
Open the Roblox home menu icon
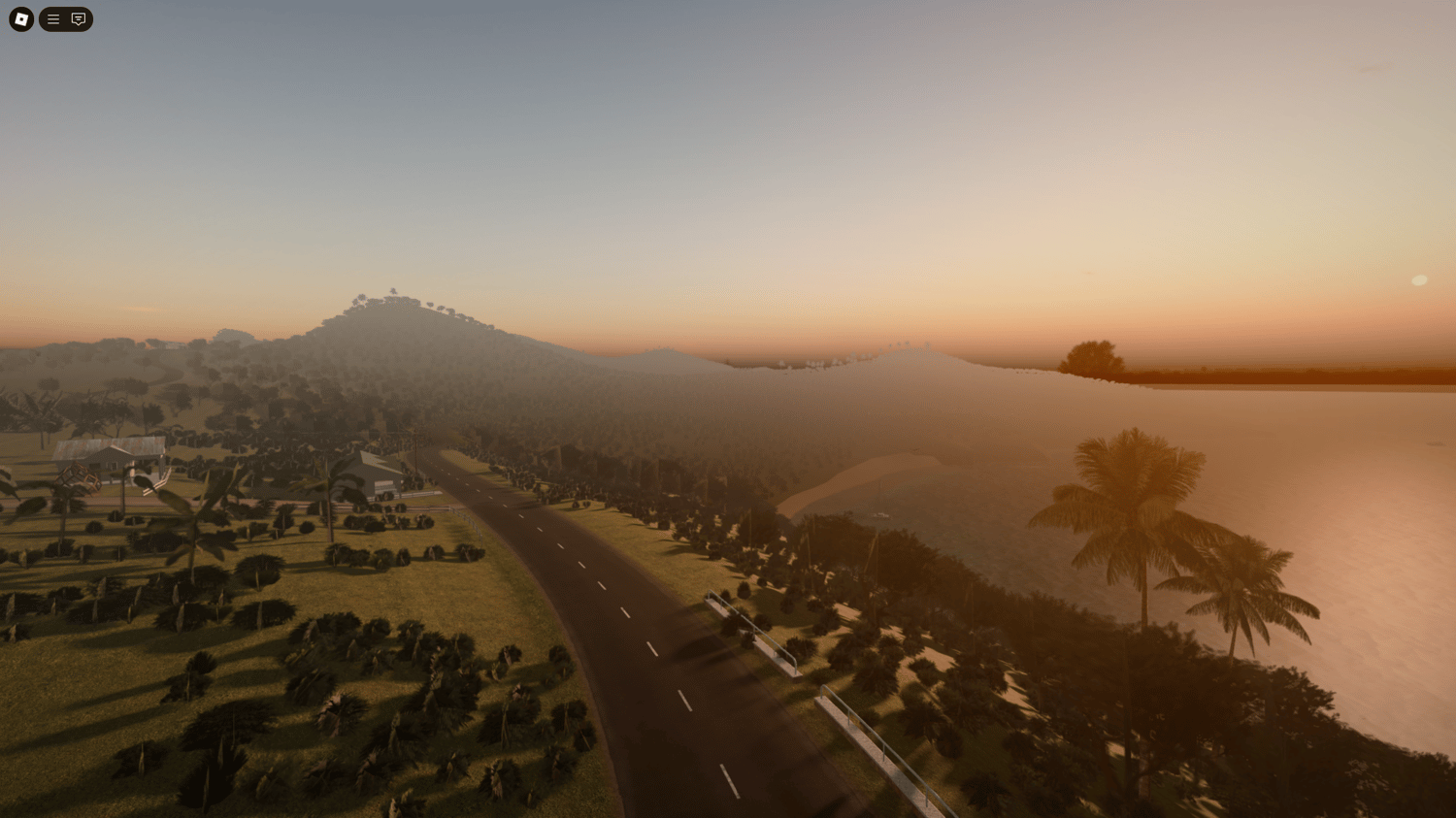tap(20, 19)
